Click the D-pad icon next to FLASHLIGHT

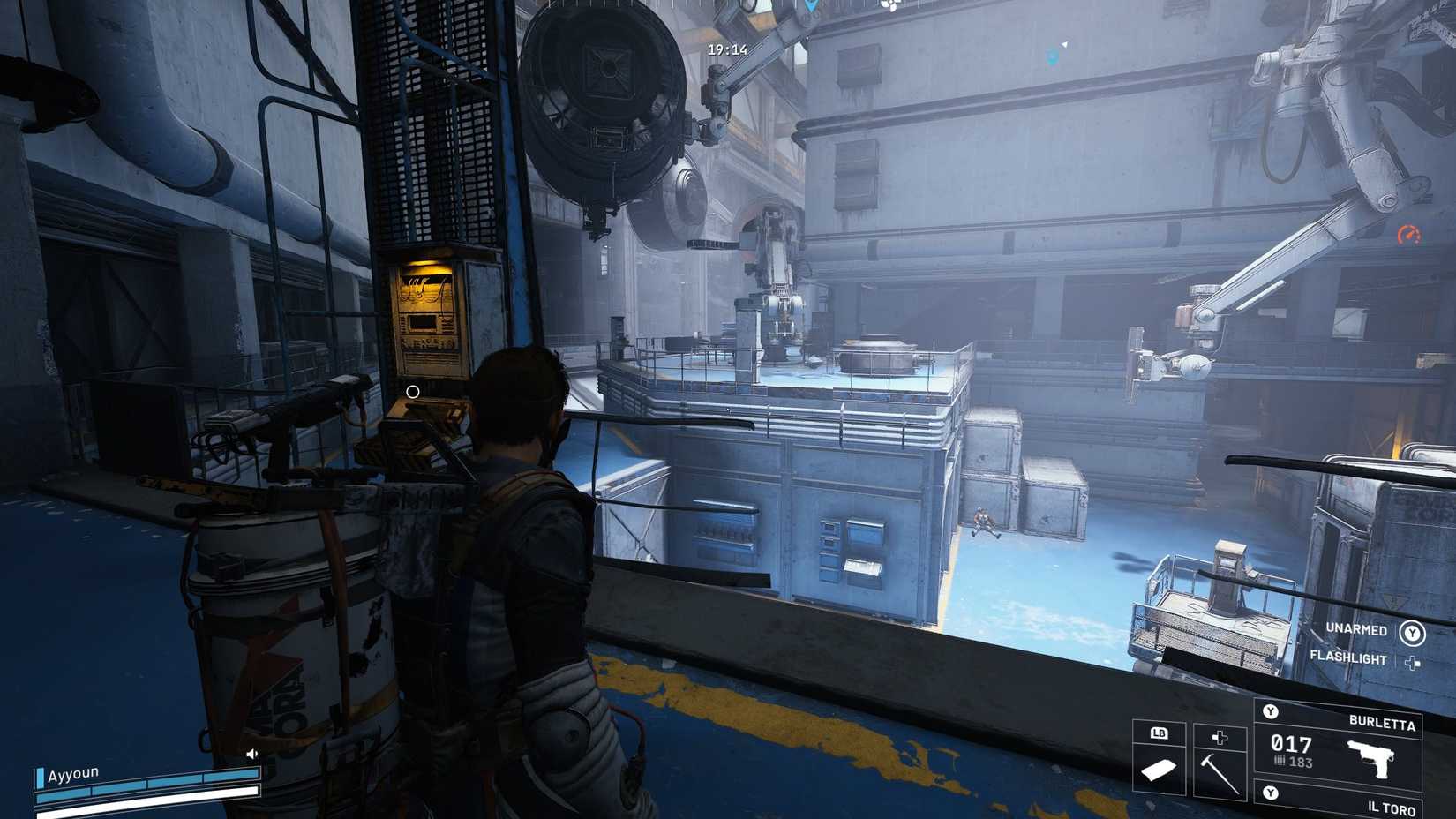click(x=1412, y=663)
